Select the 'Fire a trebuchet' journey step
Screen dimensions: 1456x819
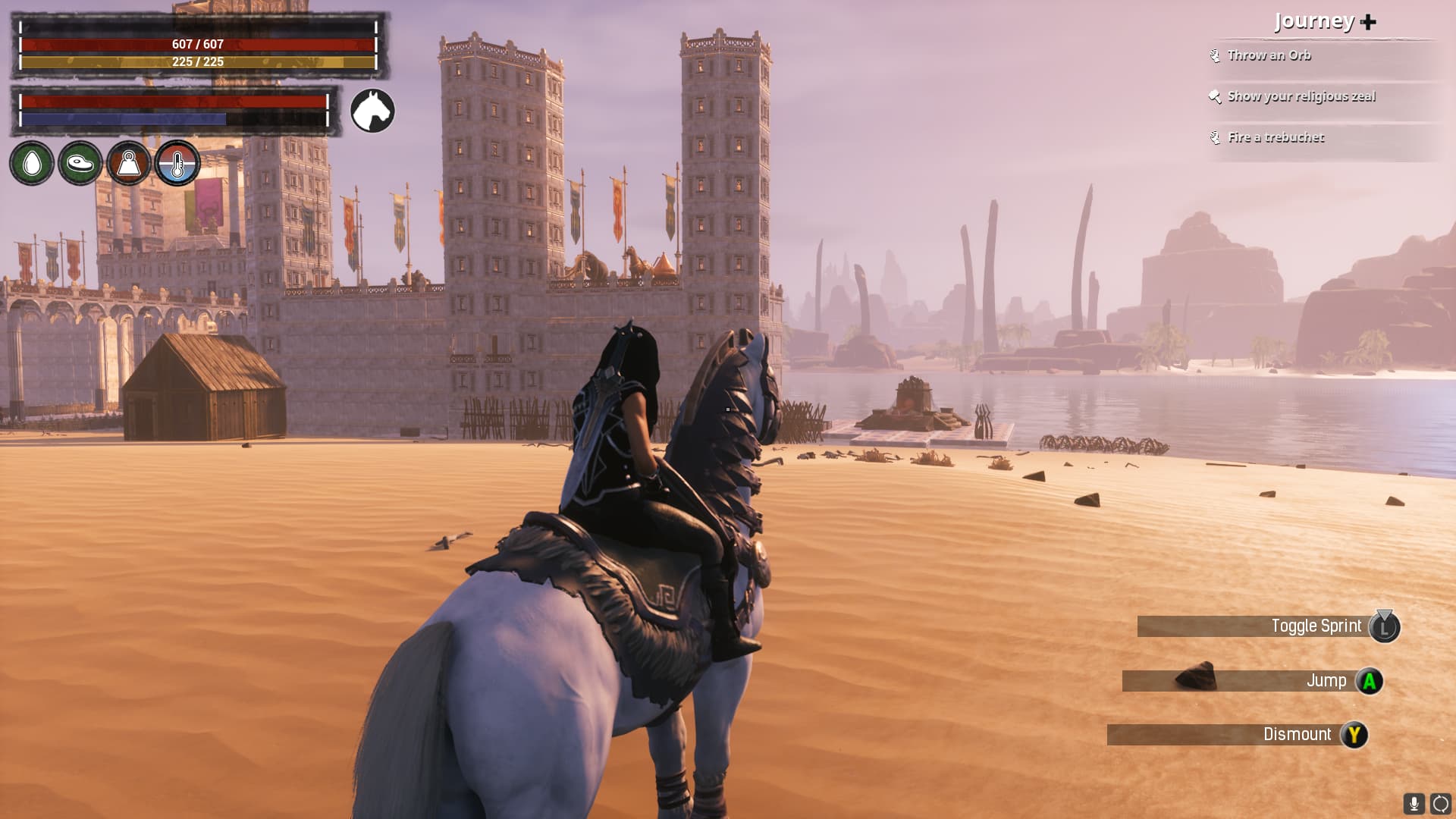click(x=1276, y=137)
